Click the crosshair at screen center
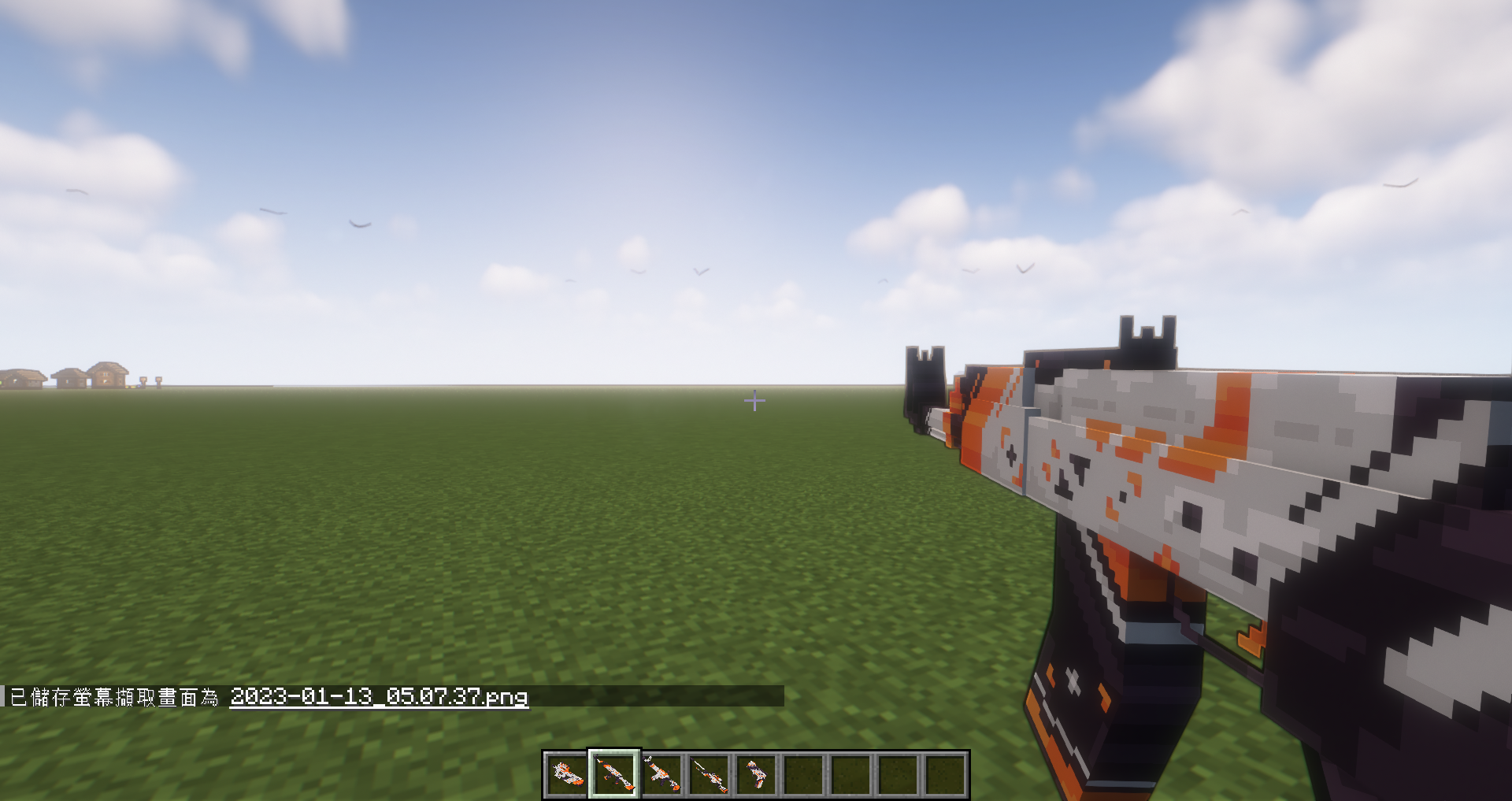 (x=756, y=401)
